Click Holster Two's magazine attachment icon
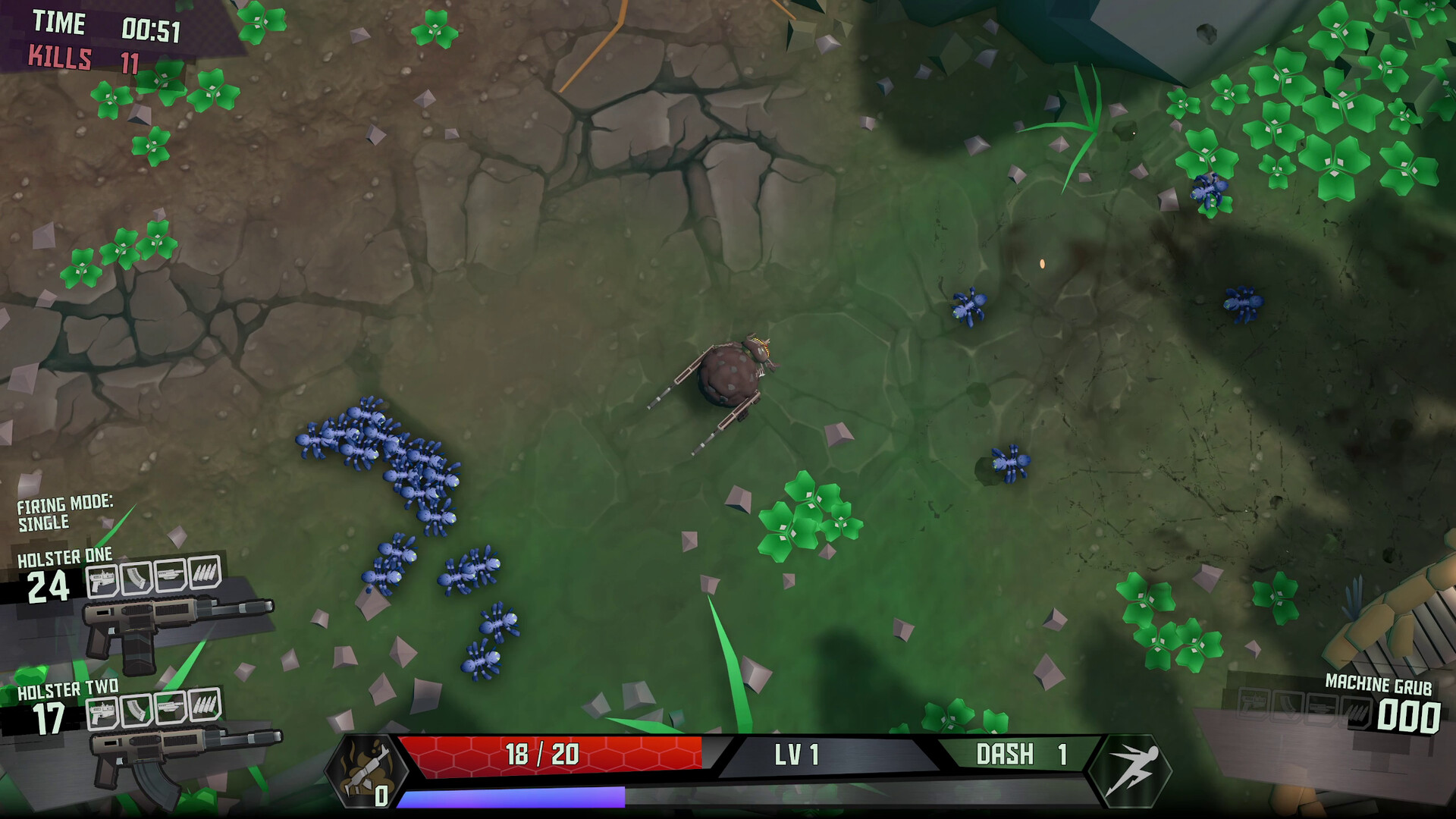Screen dimensions: 1456x819 click(136, 711)
